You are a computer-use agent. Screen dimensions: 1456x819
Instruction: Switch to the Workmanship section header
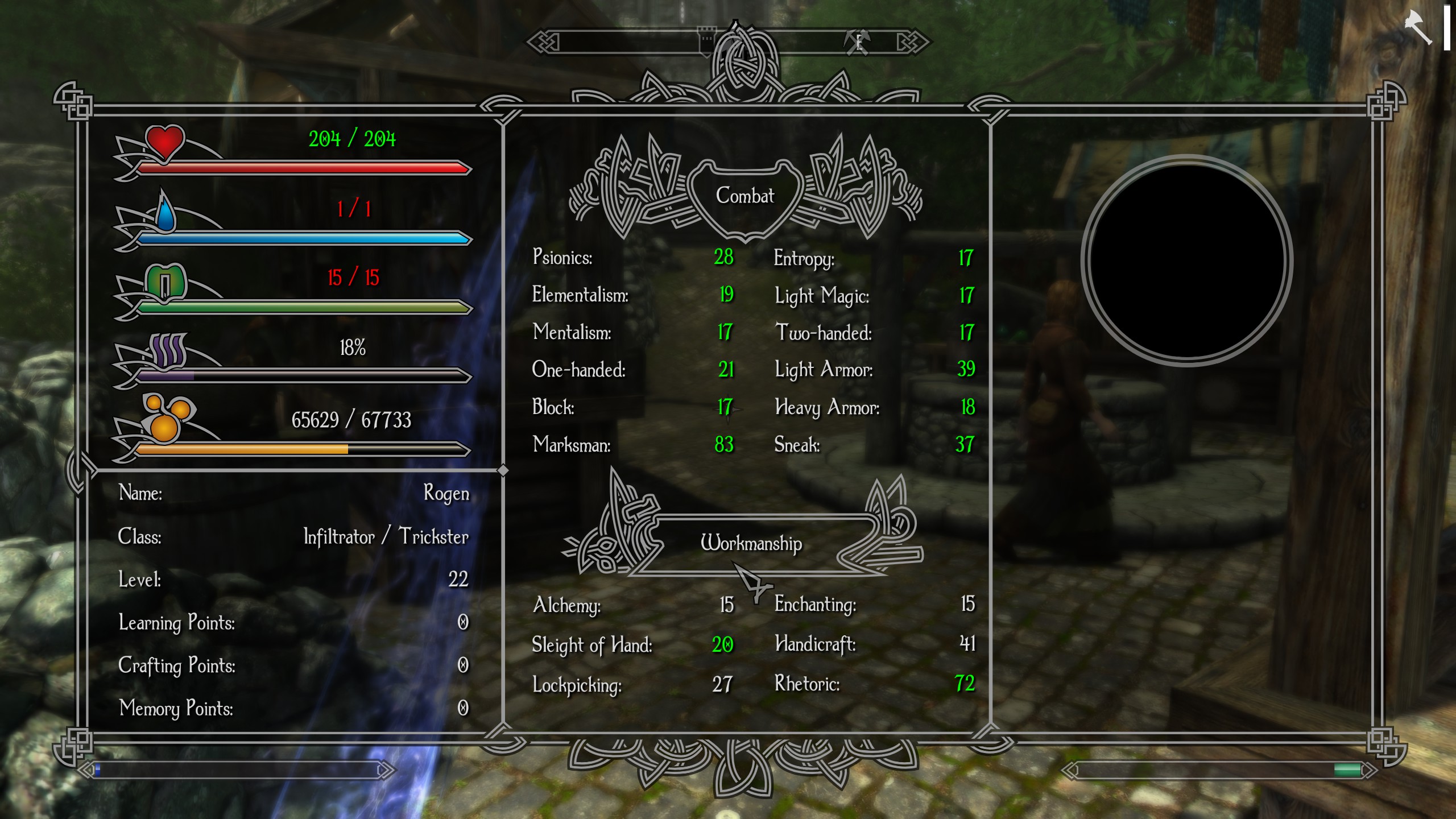pyautogui.click(x=752, y=543)
